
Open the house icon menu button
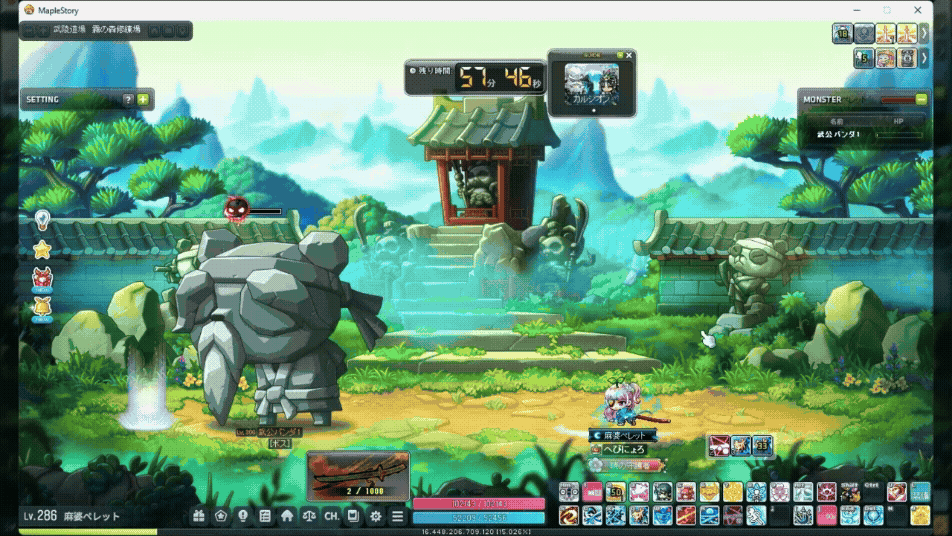click(x=287, y=516)
